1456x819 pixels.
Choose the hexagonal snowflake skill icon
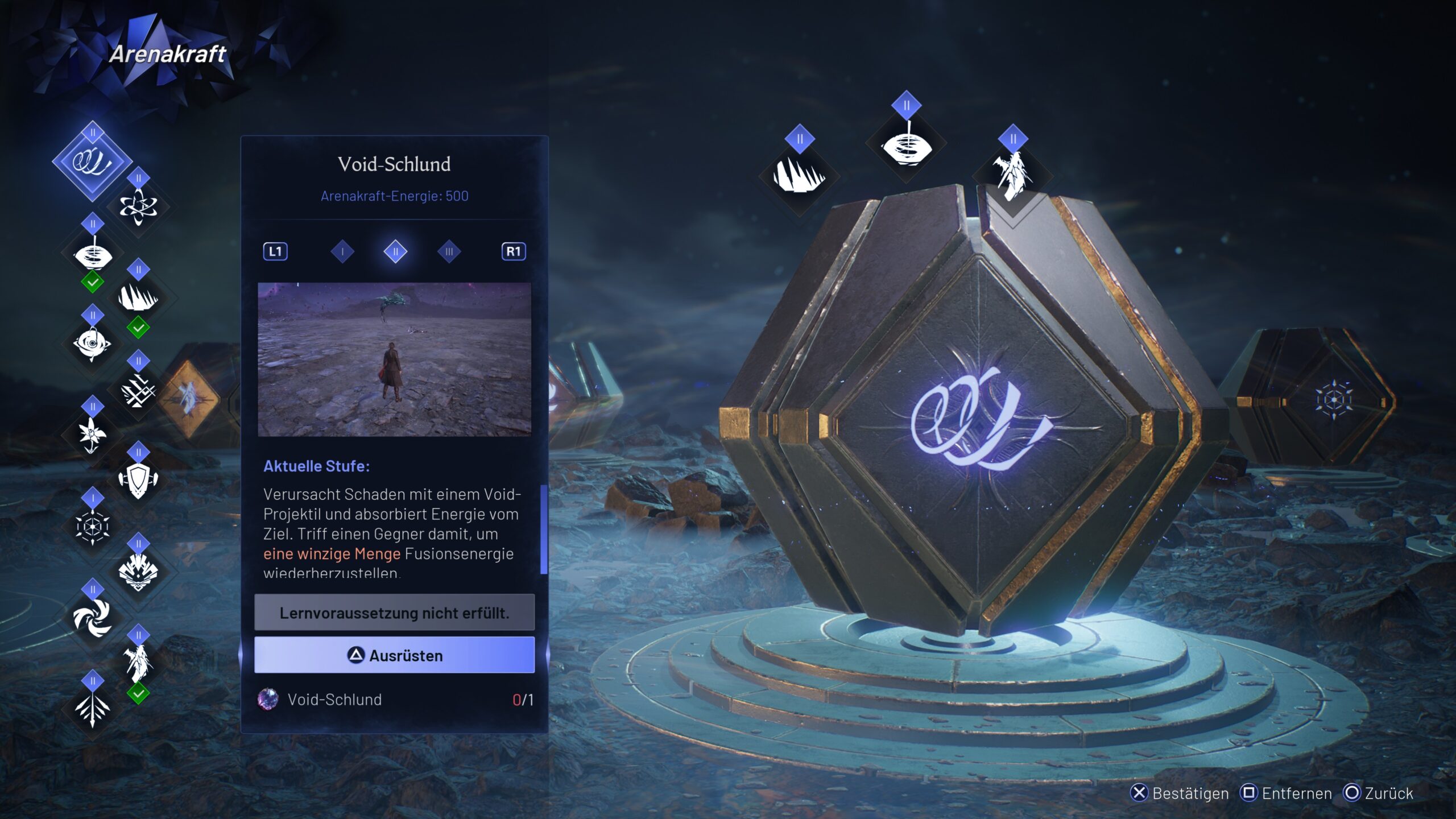92,526
